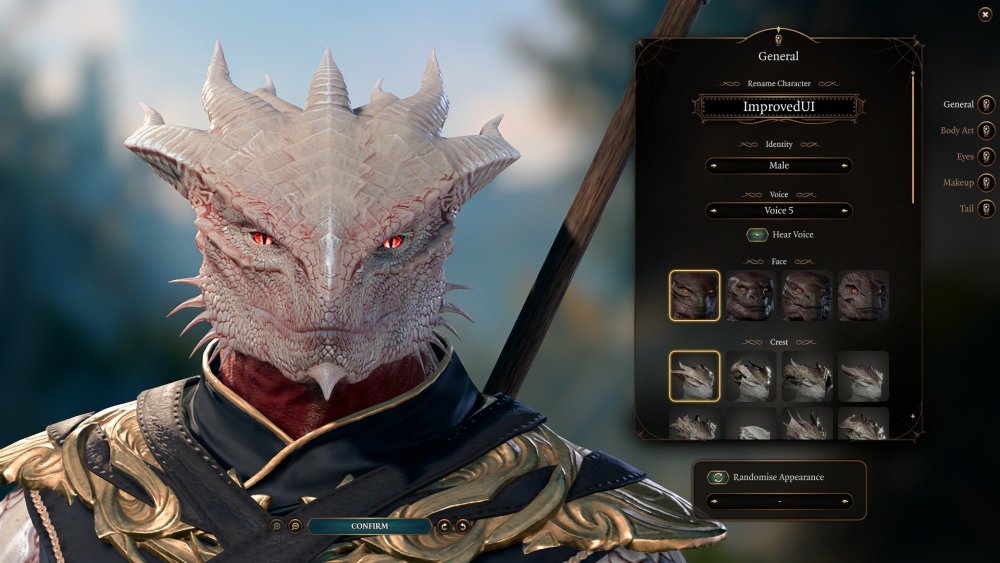The image size is (1000, 563).
Task: Show the Tail options
Action: pos(986,209)
